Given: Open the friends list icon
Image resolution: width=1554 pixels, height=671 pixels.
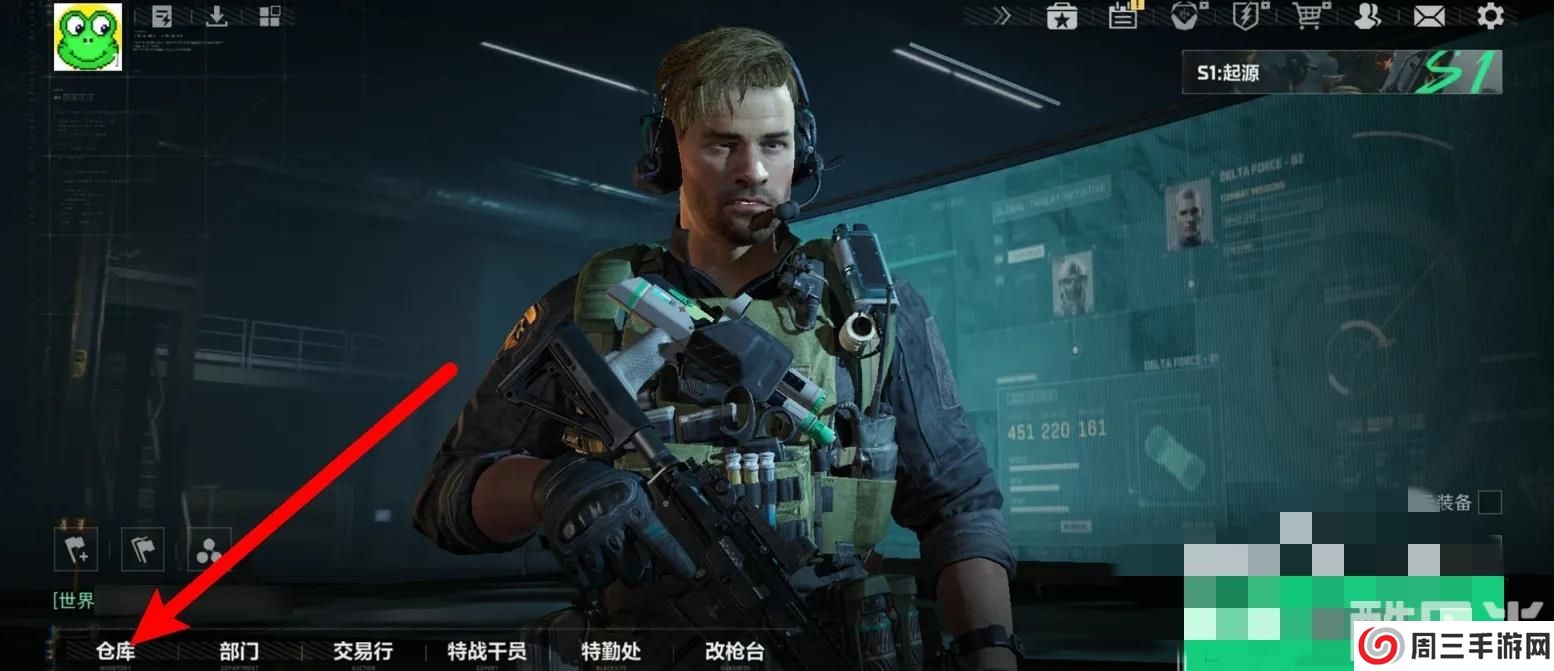Looking at the screenshot, I should (x=1367, y=16).
